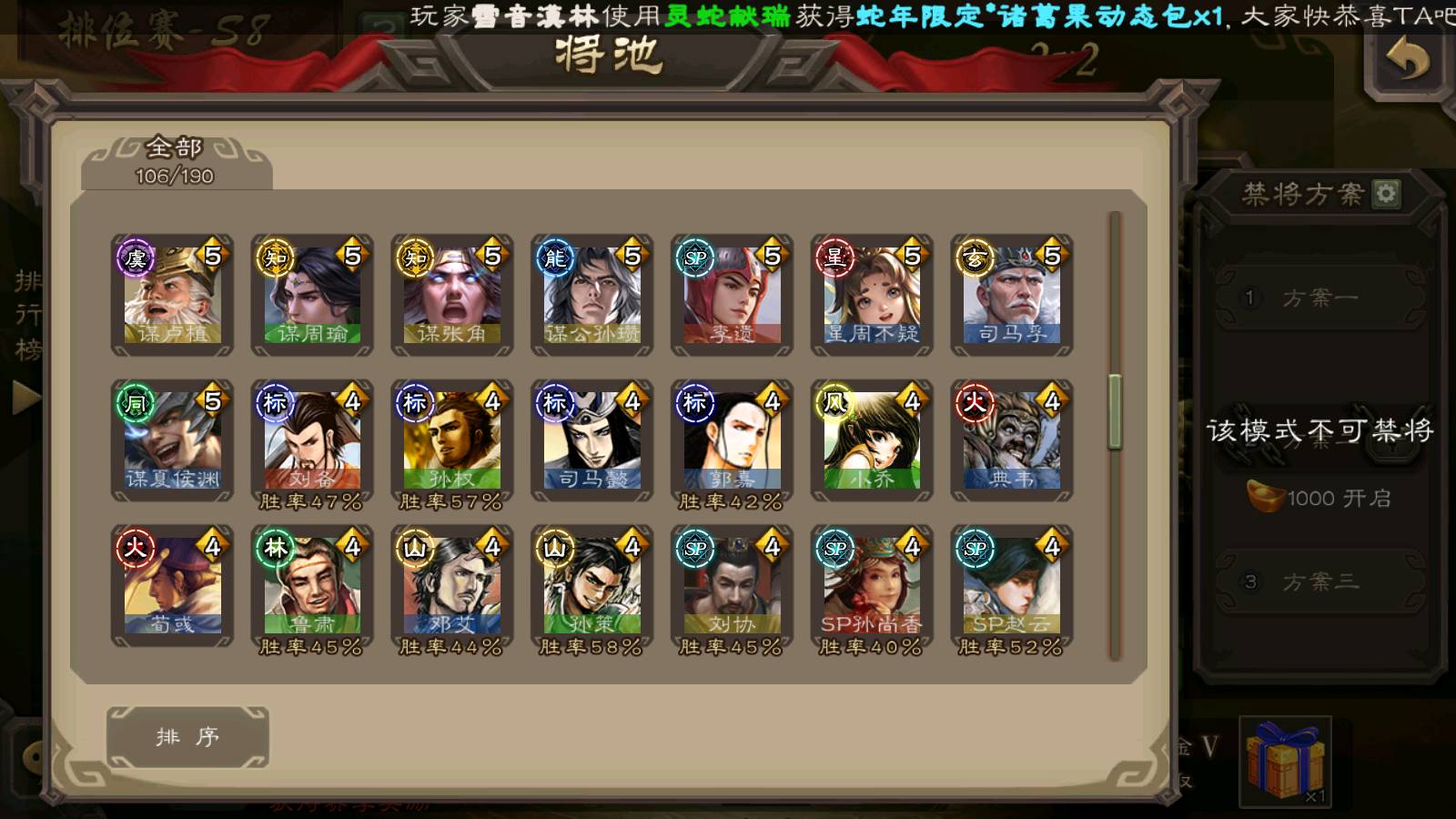Select the 全部 tab

[176, 161]
